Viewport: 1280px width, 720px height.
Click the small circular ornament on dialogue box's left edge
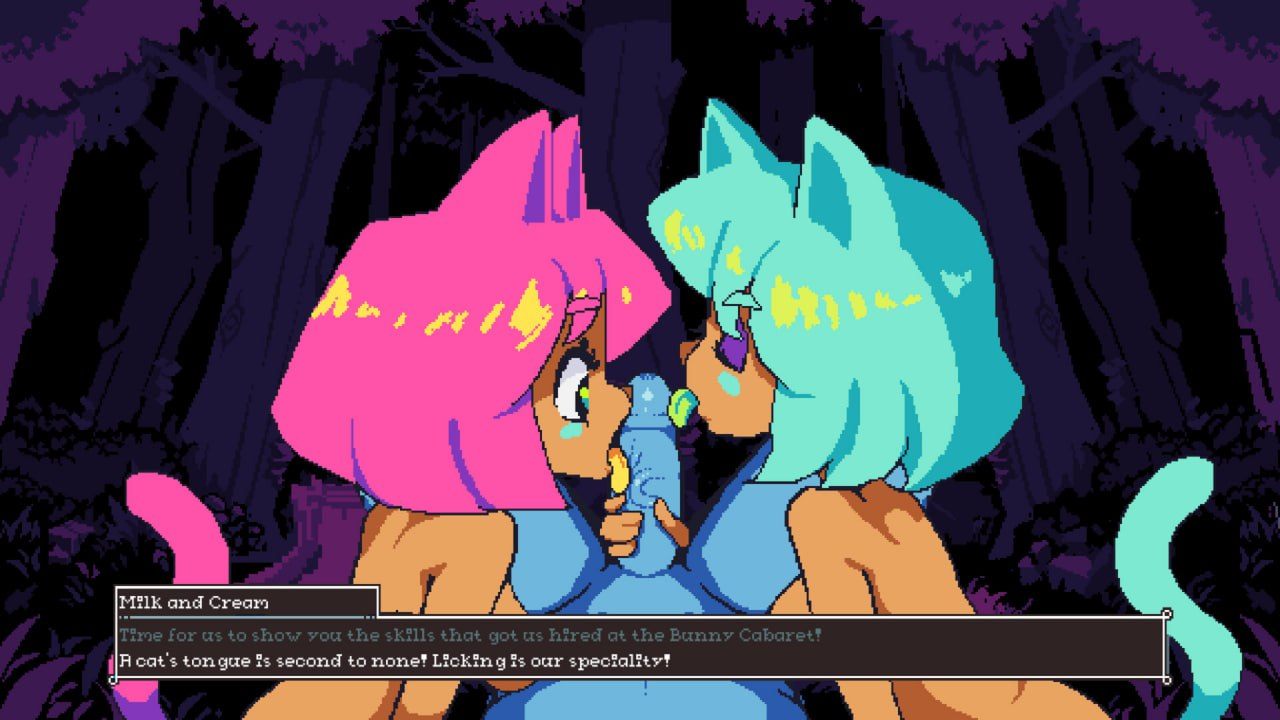[x=112, y=679]
